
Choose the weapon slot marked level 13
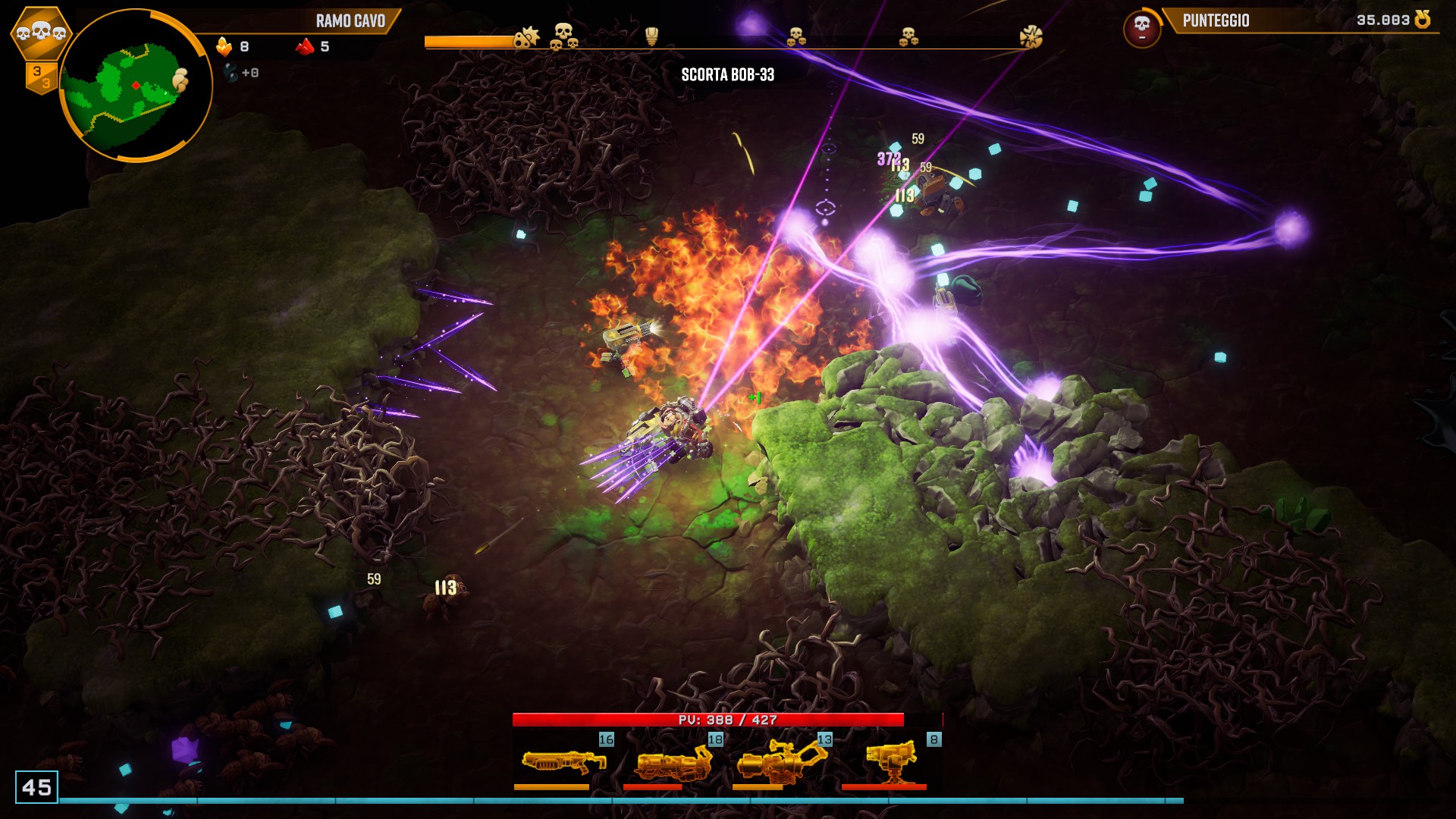pos(782,761)
